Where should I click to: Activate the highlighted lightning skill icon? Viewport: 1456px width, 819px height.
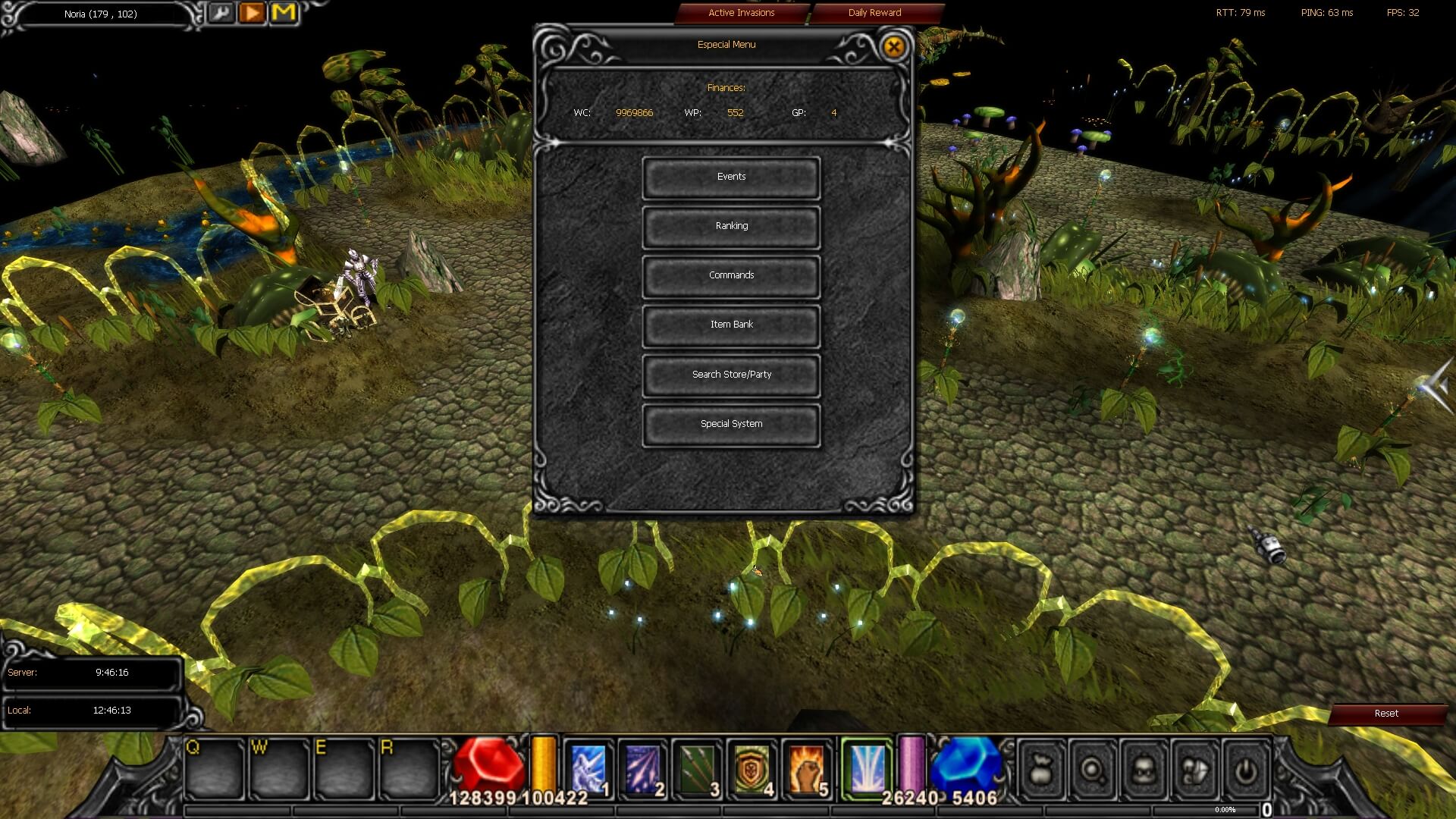click(x=865, y=767)
